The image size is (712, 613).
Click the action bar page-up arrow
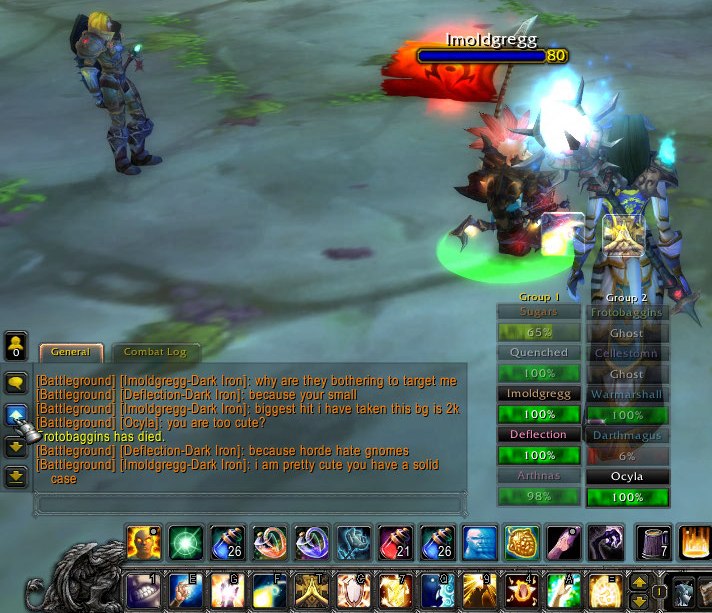(x=640, y=581)
